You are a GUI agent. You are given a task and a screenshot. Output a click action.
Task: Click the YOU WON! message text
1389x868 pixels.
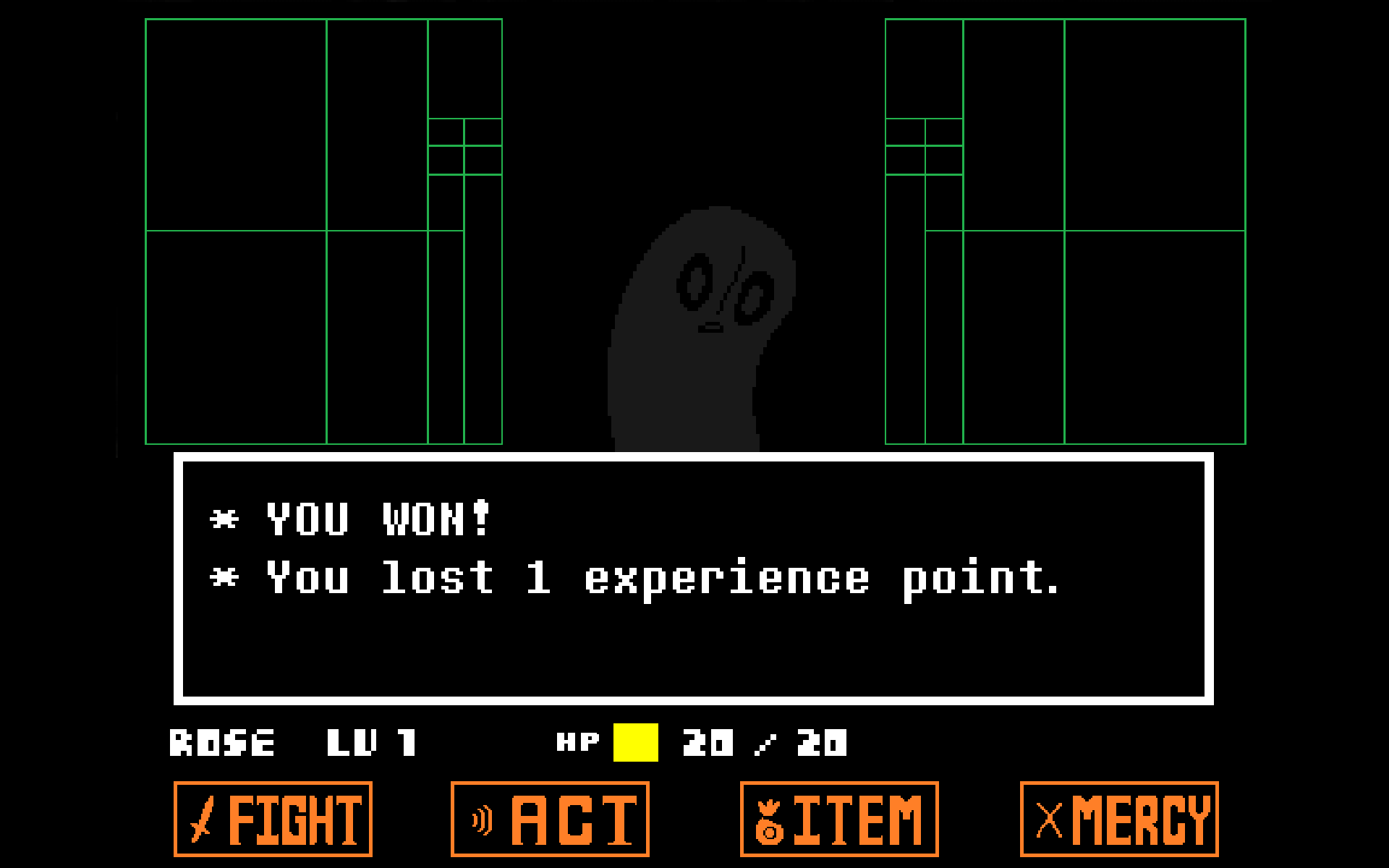[x=376, y=519]
